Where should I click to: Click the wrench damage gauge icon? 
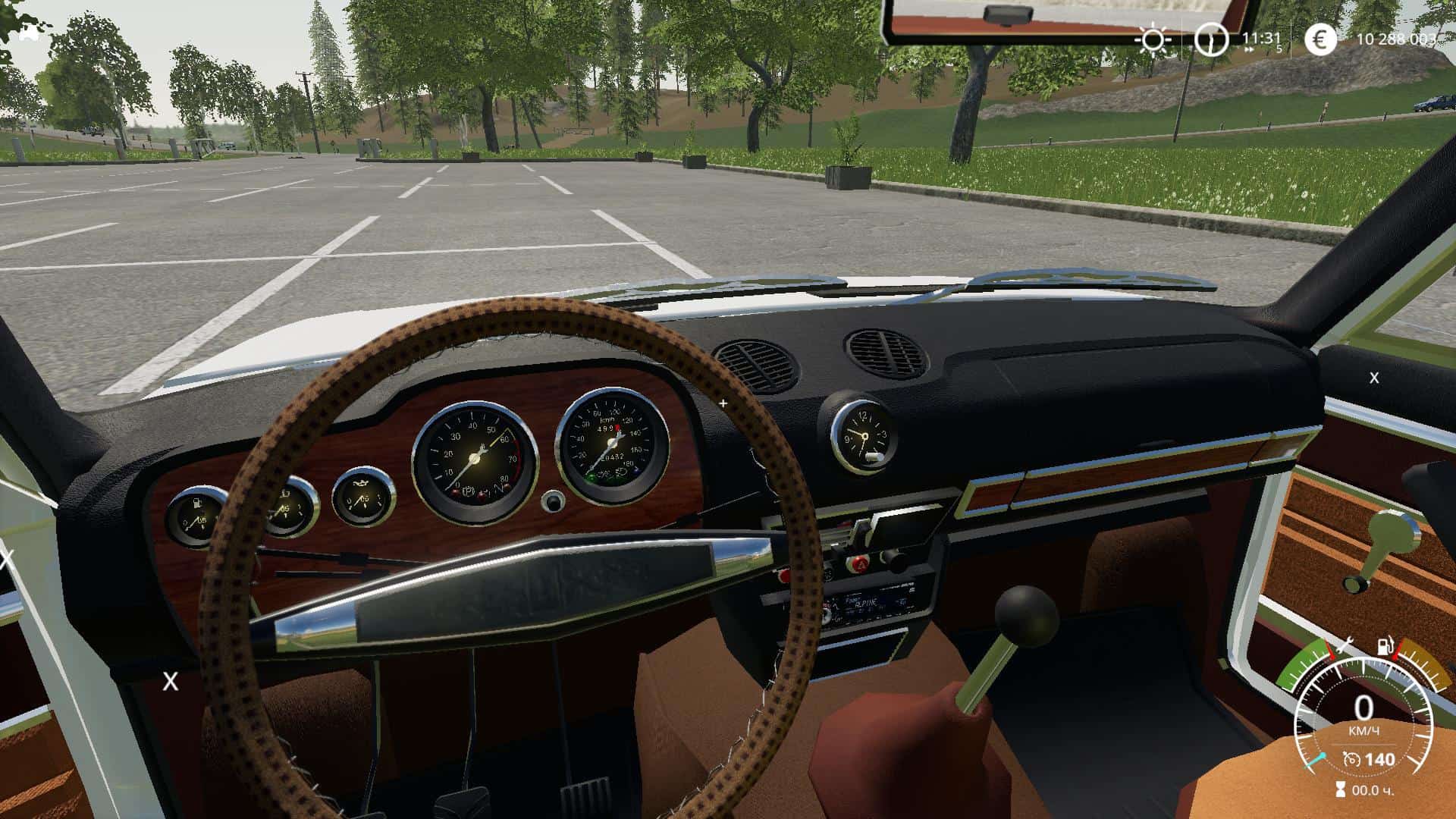click(1345, 645)
